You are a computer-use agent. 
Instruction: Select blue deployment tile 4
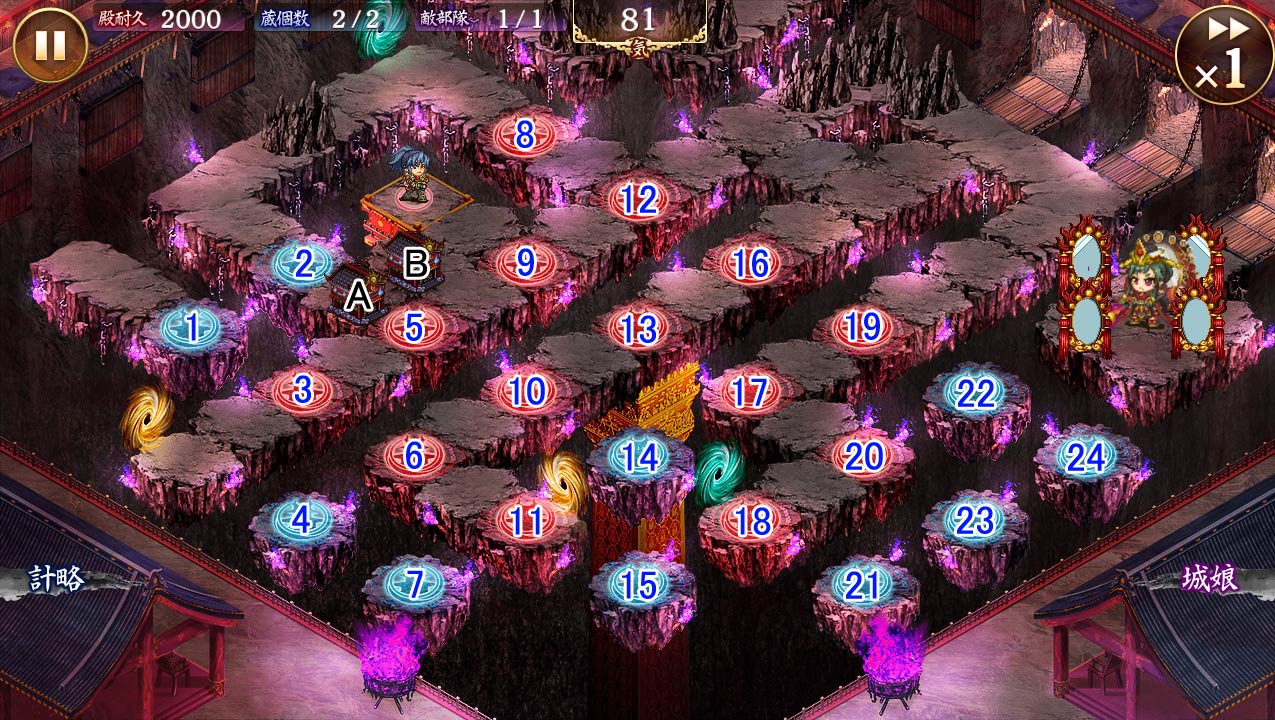301,520
